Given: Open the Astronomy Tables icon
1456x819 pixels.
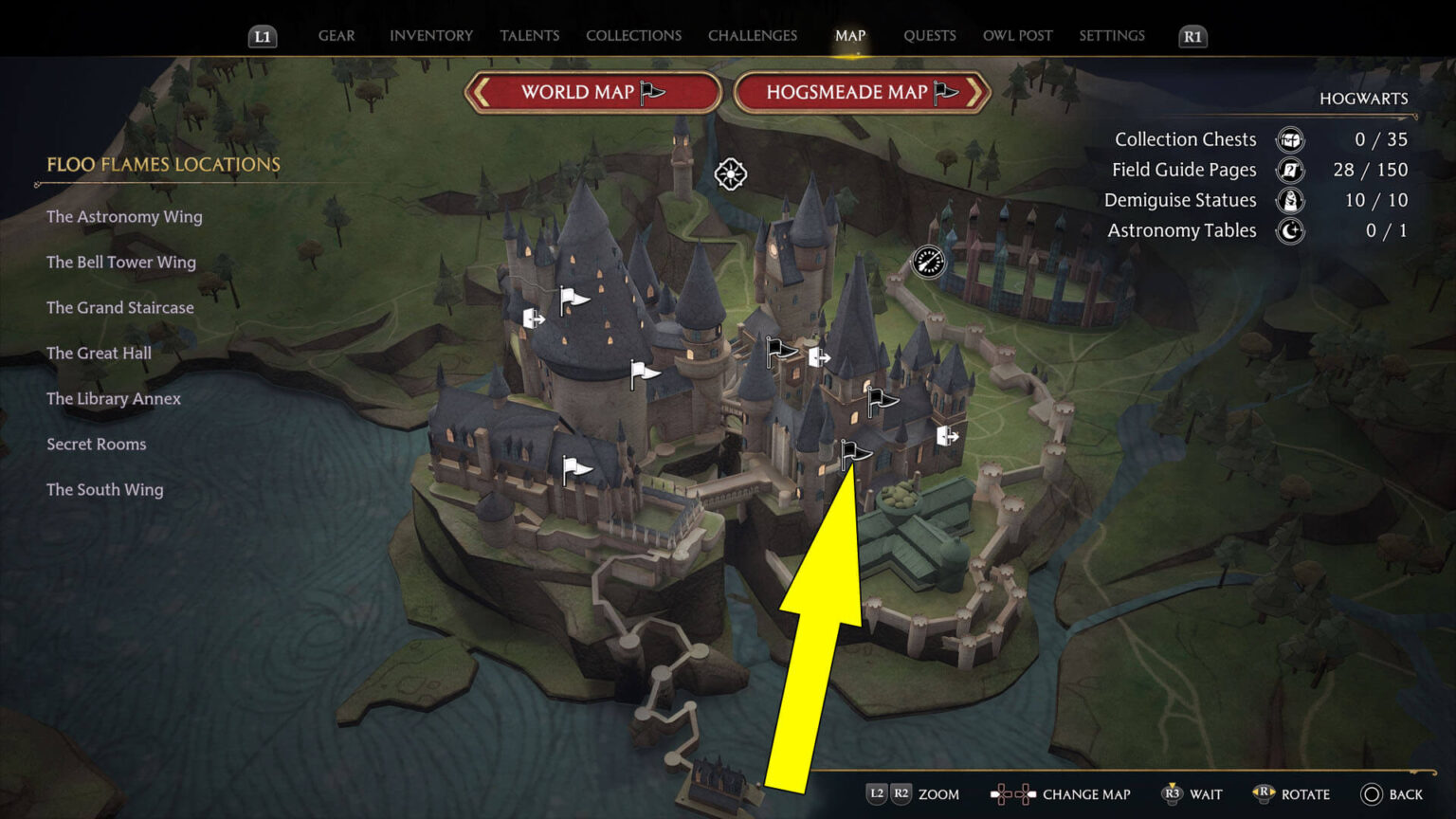Looking at the screenshot, I should [x=1289, y=230].
